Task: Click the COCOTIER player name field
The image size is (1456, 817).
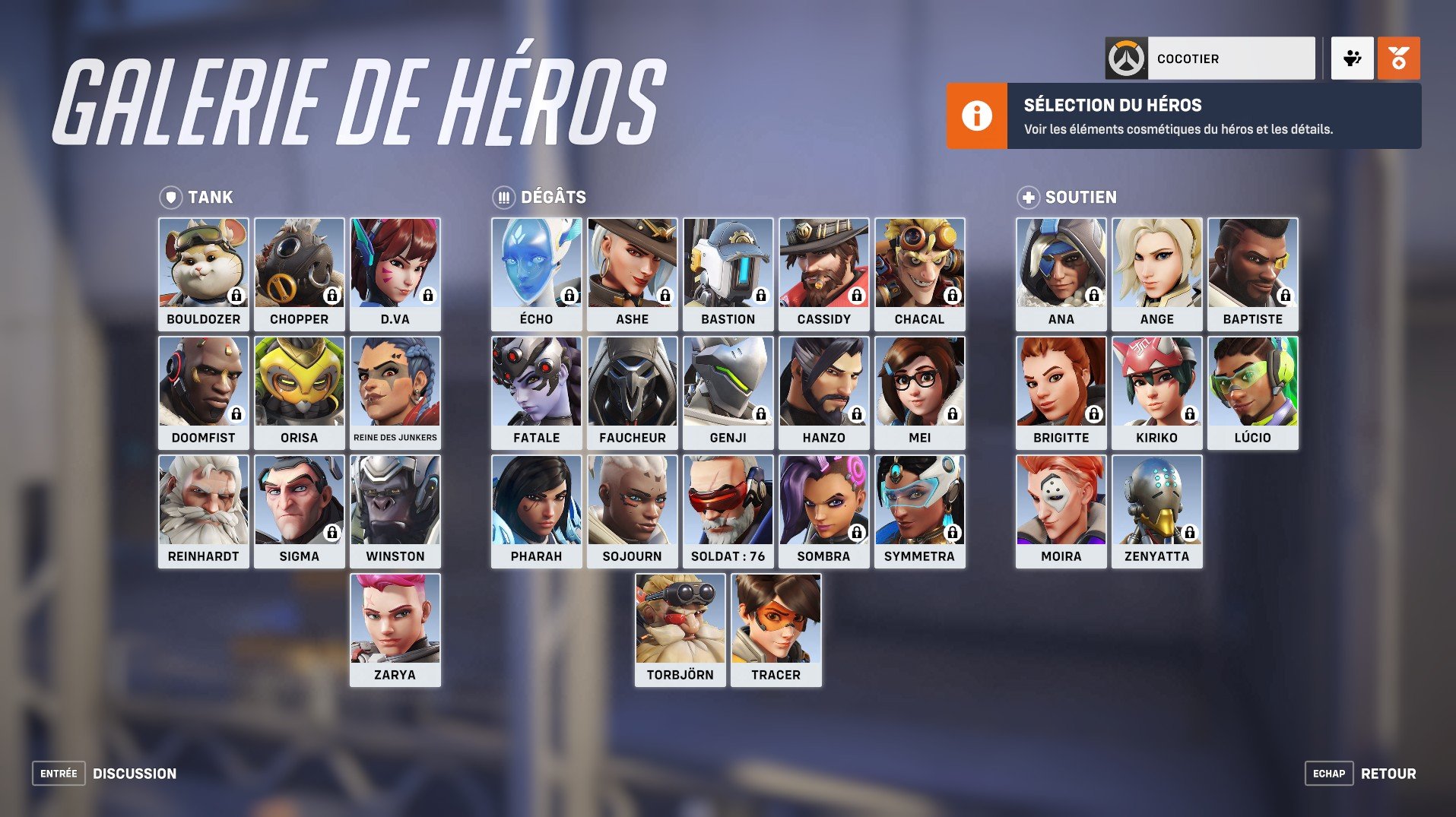Action: (1232, 58)
